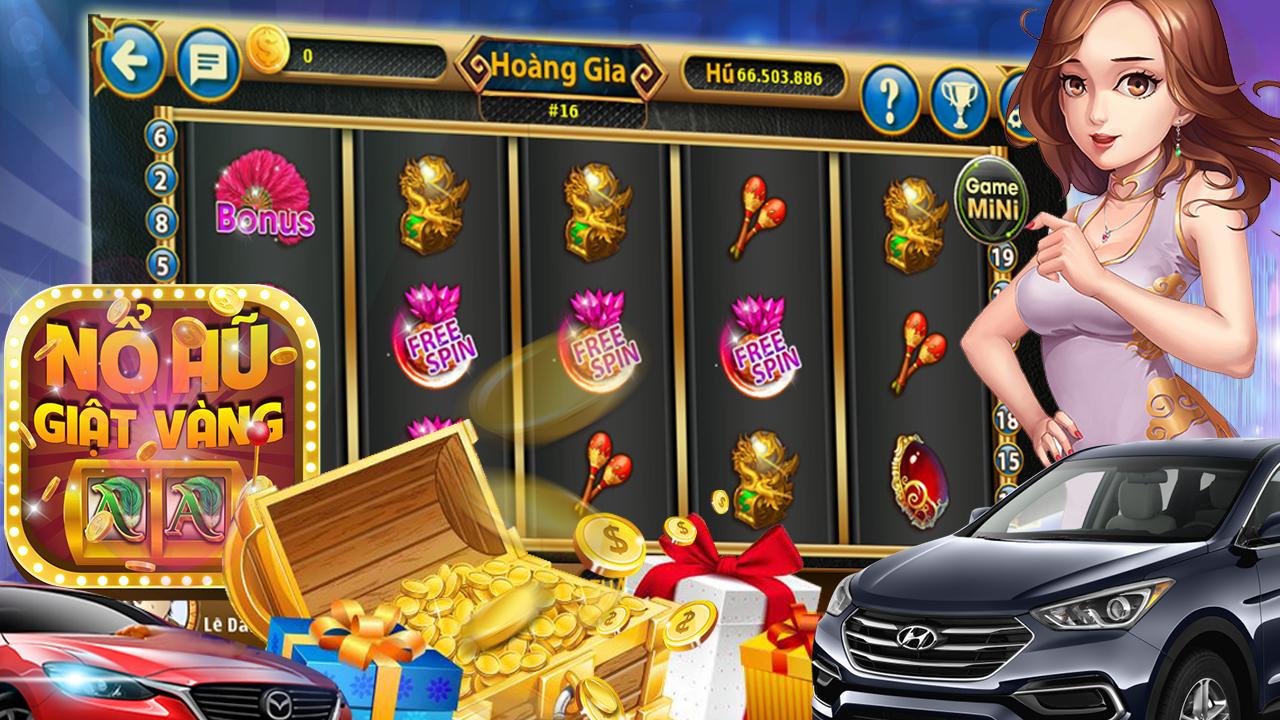Open the chat message icon
This screenshot has width=1280, height=720.
(x=207, y=62)
